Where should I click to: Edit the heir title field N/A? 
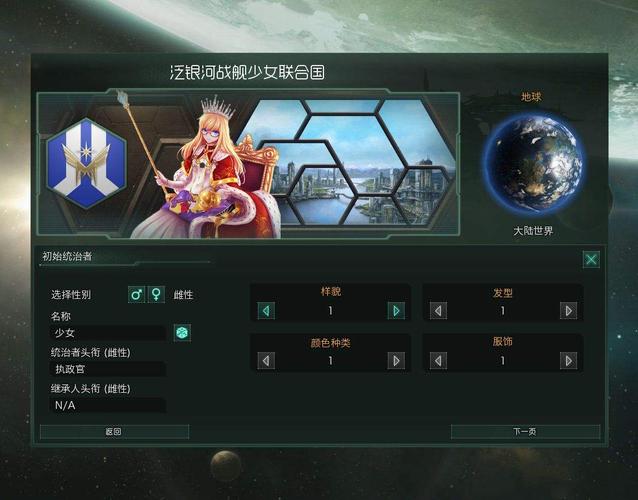(x=108, y=405)
